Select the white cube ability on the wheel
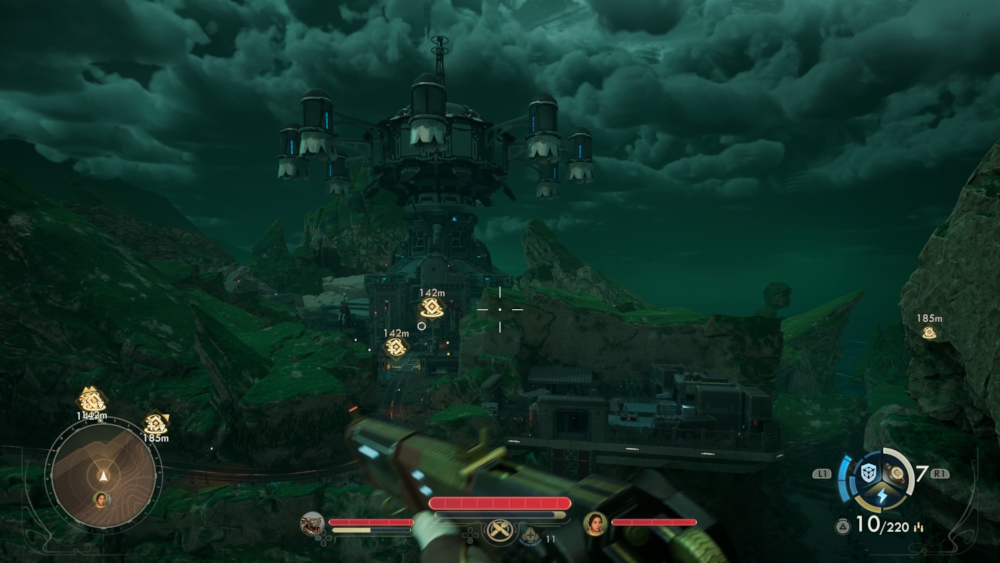Image resolution: width=1000 pixels, height=563 pixels. click(868, 473)
